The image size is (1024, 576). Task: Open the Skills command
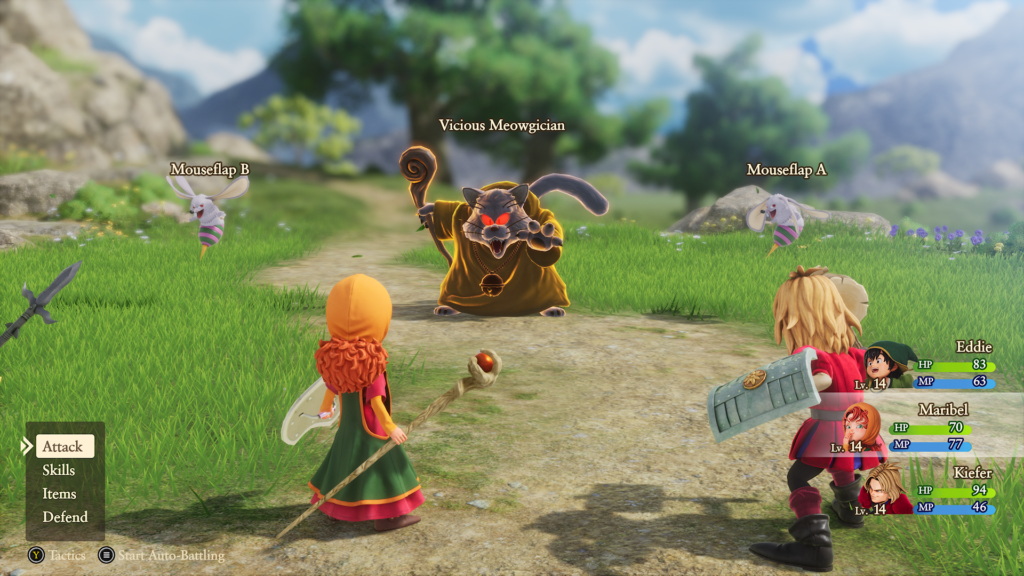pos(59,470)
